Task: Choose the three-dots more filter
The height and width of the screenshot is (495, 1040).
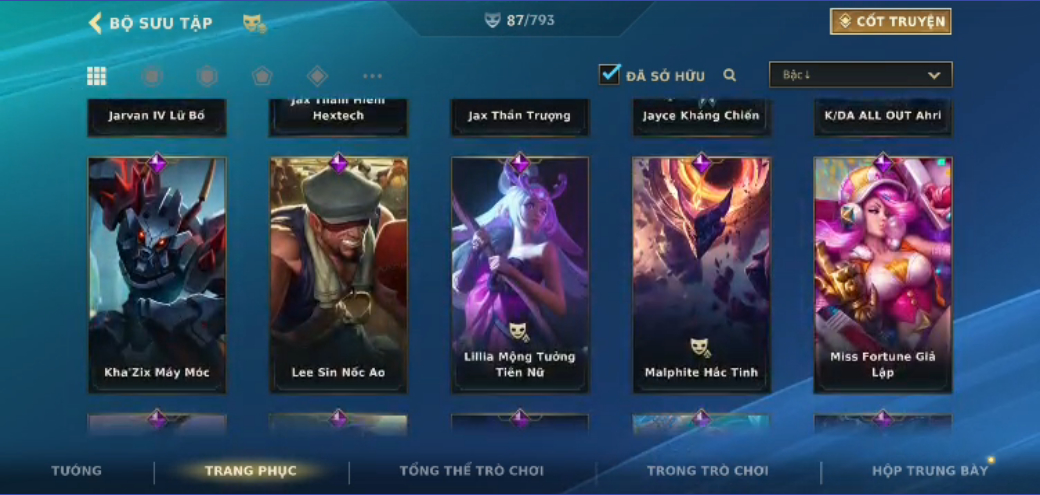Action: (372, 76)
